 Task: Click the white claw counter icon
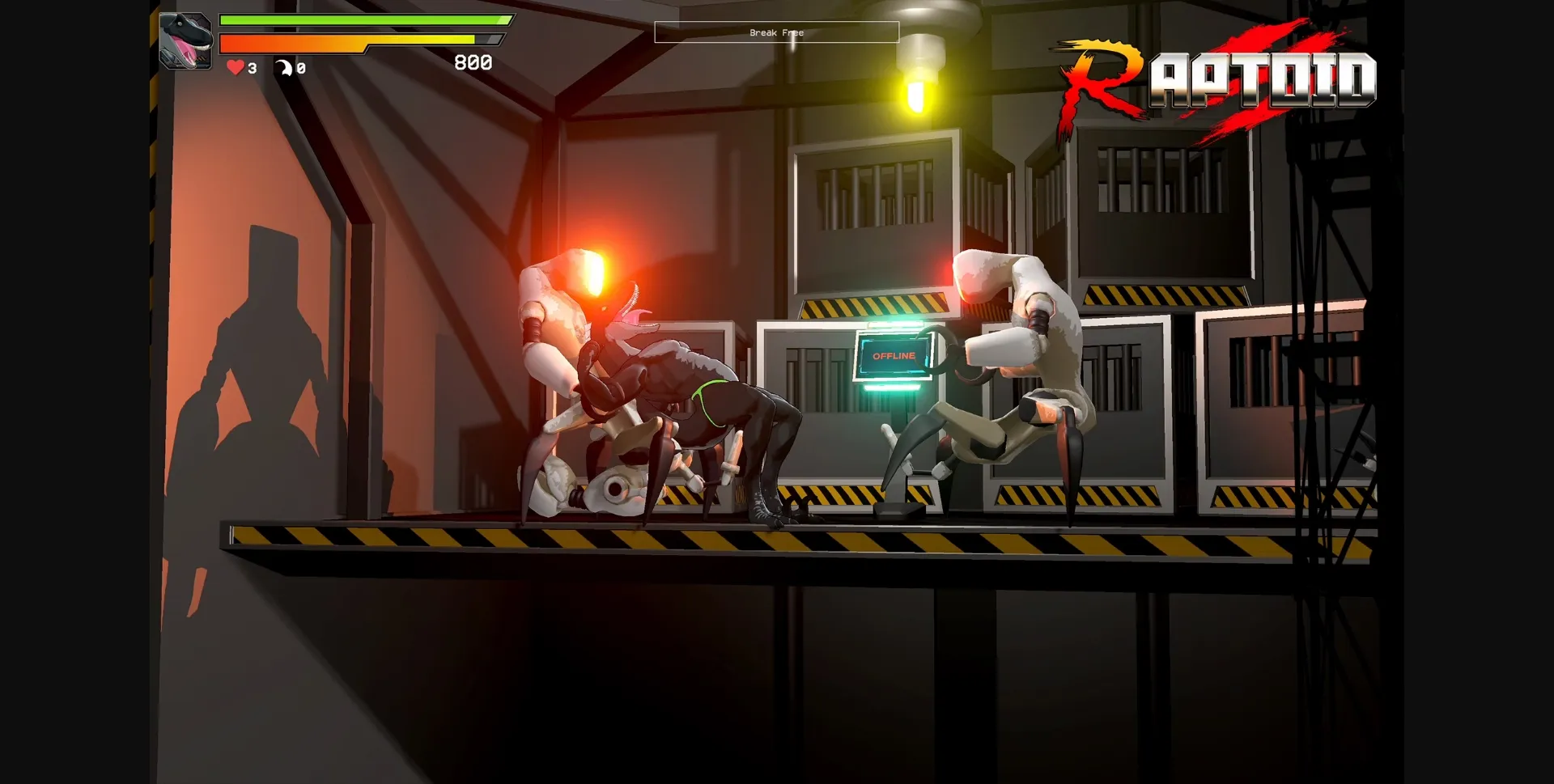click(285, 69)
